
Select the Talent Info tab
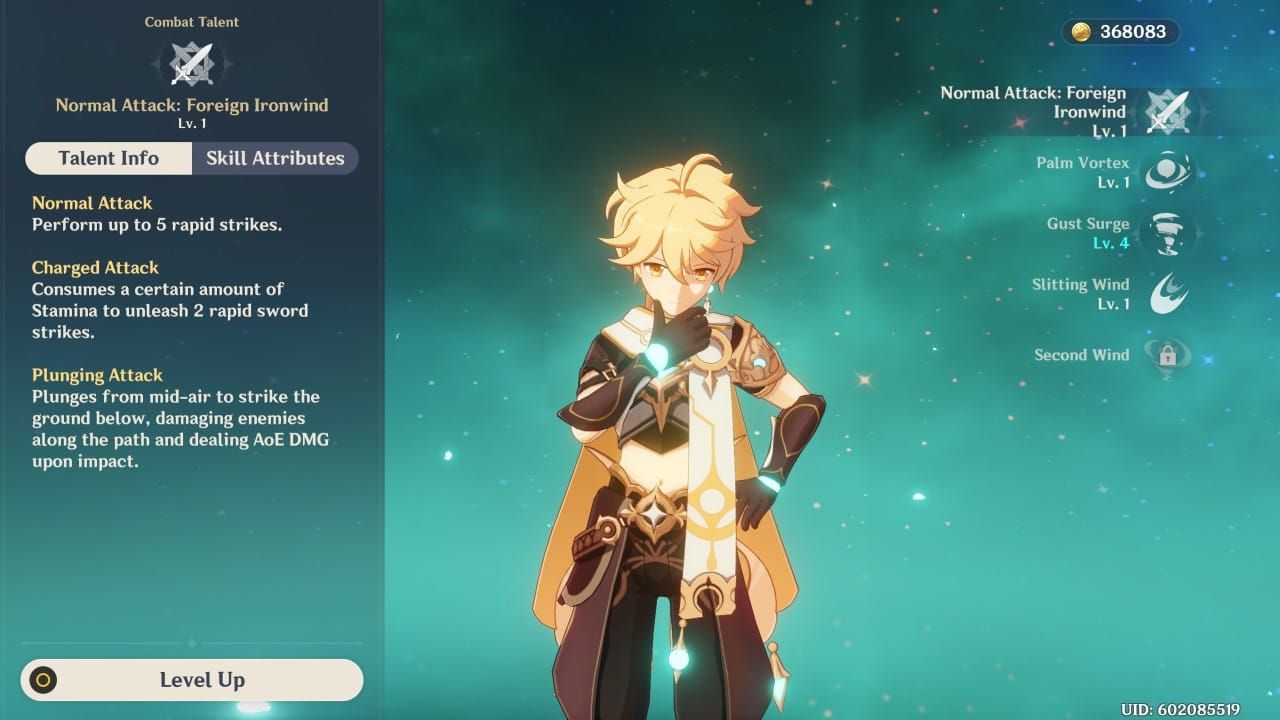[x=108, y=158]
